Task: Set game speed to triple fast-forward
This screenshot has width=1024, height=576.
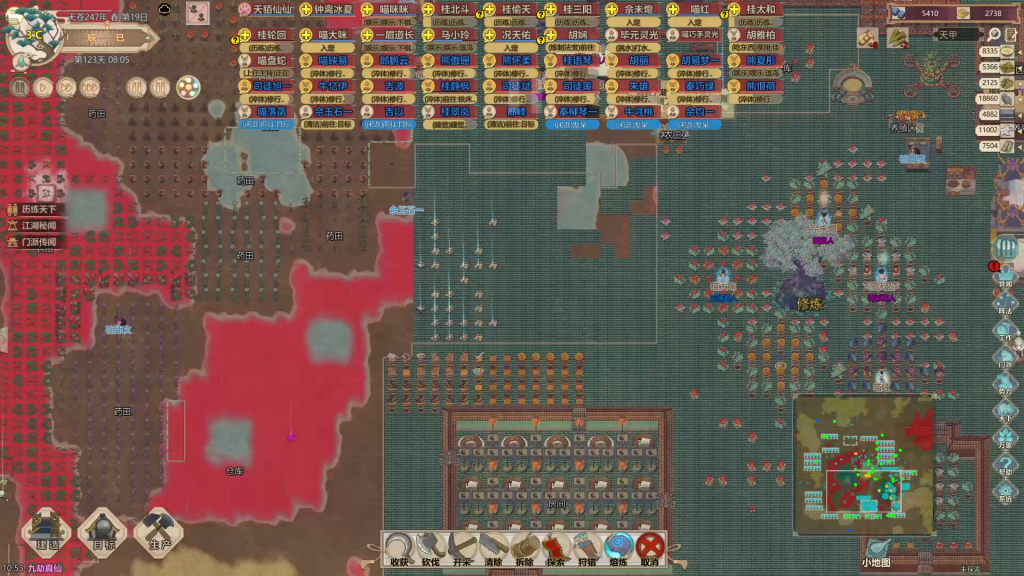Action: click(x=89, y=87)
